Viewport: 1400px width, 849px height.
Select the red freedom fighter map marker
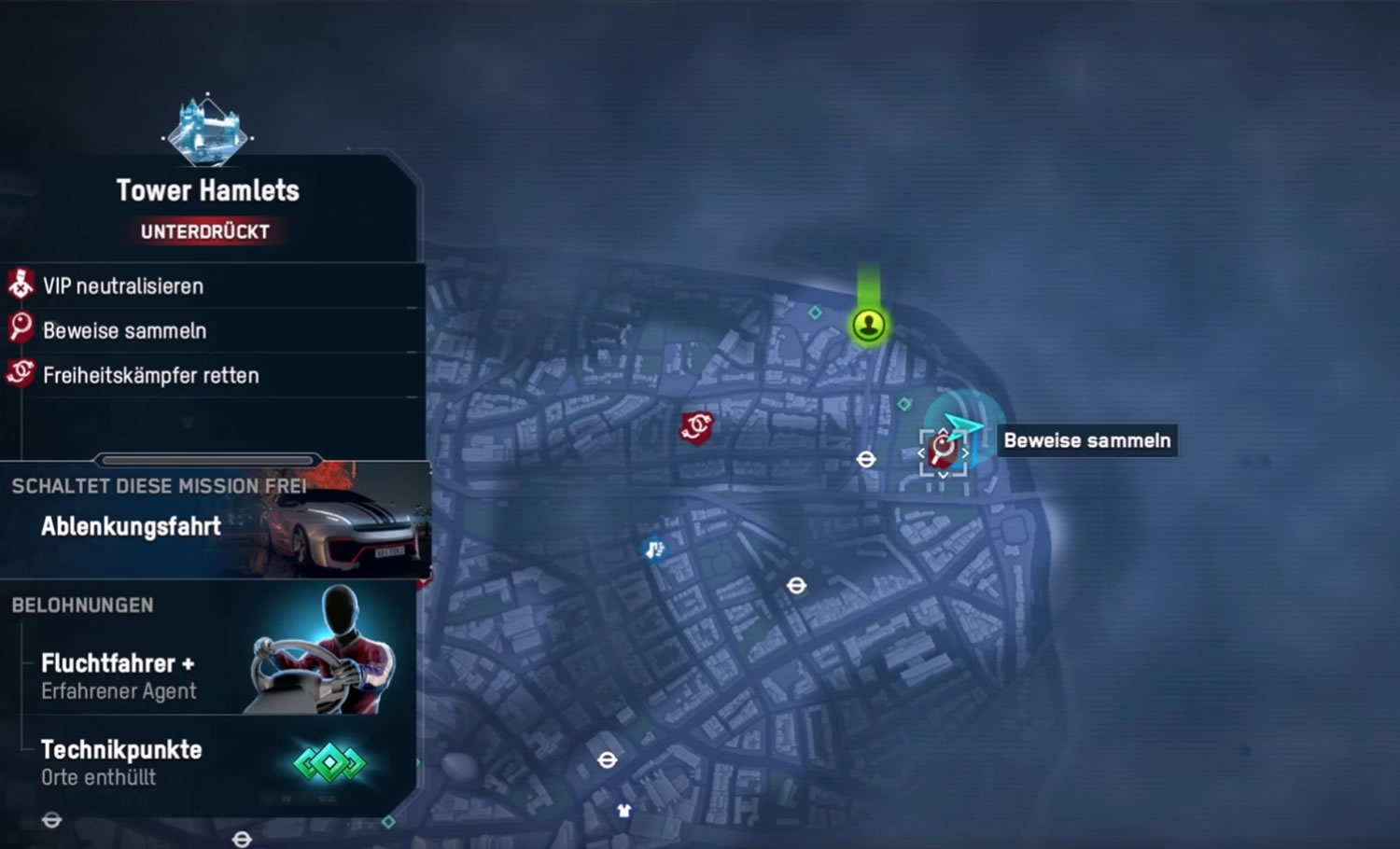click(x=696, y=427)
